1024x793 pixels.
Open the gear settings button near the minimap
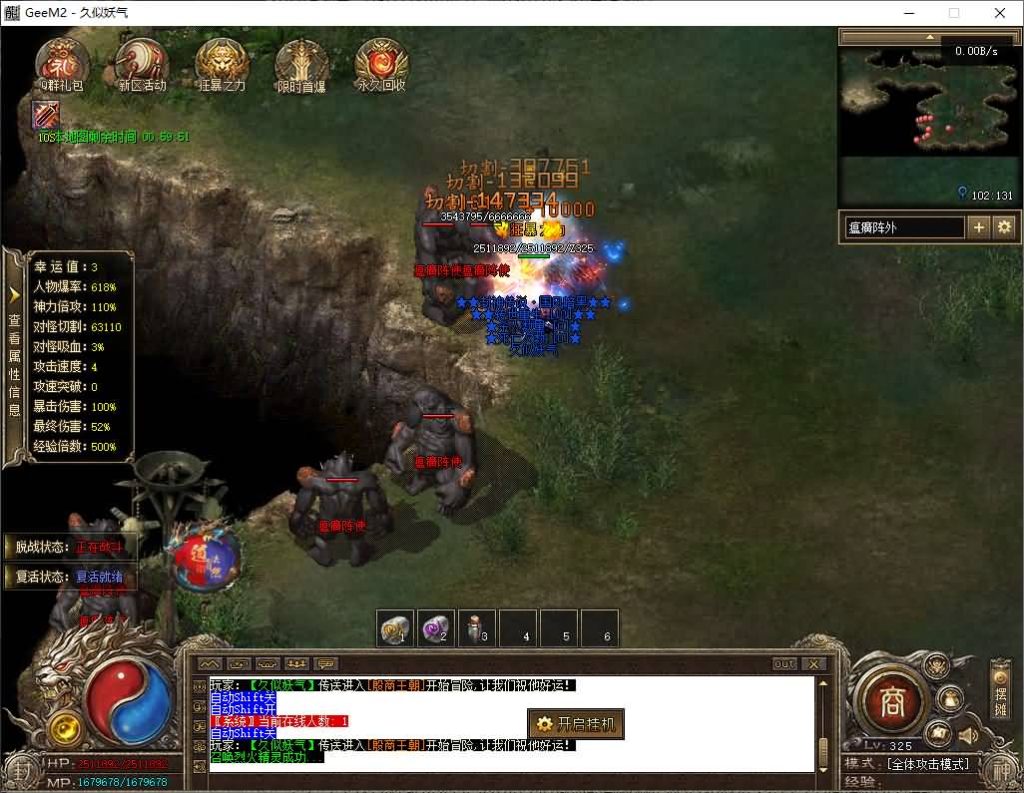click(1004, 227)
